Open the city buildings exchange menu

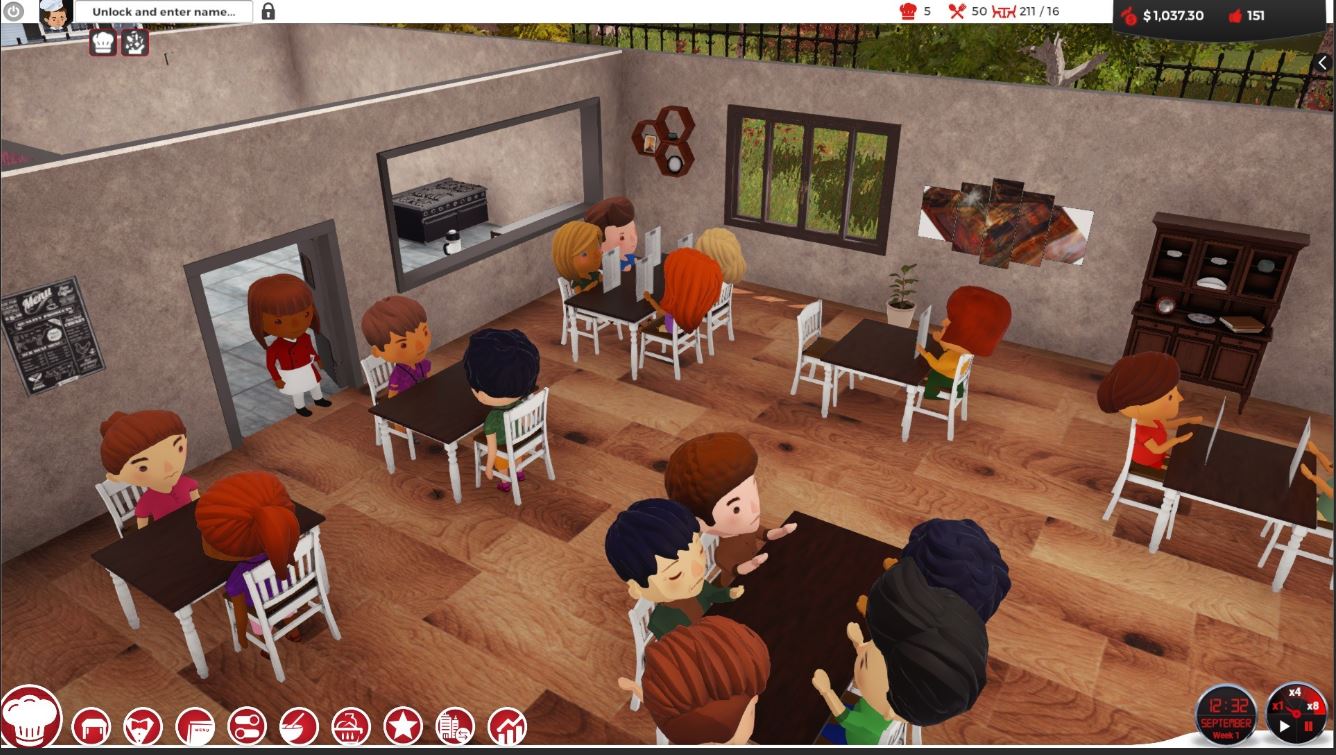455,727
